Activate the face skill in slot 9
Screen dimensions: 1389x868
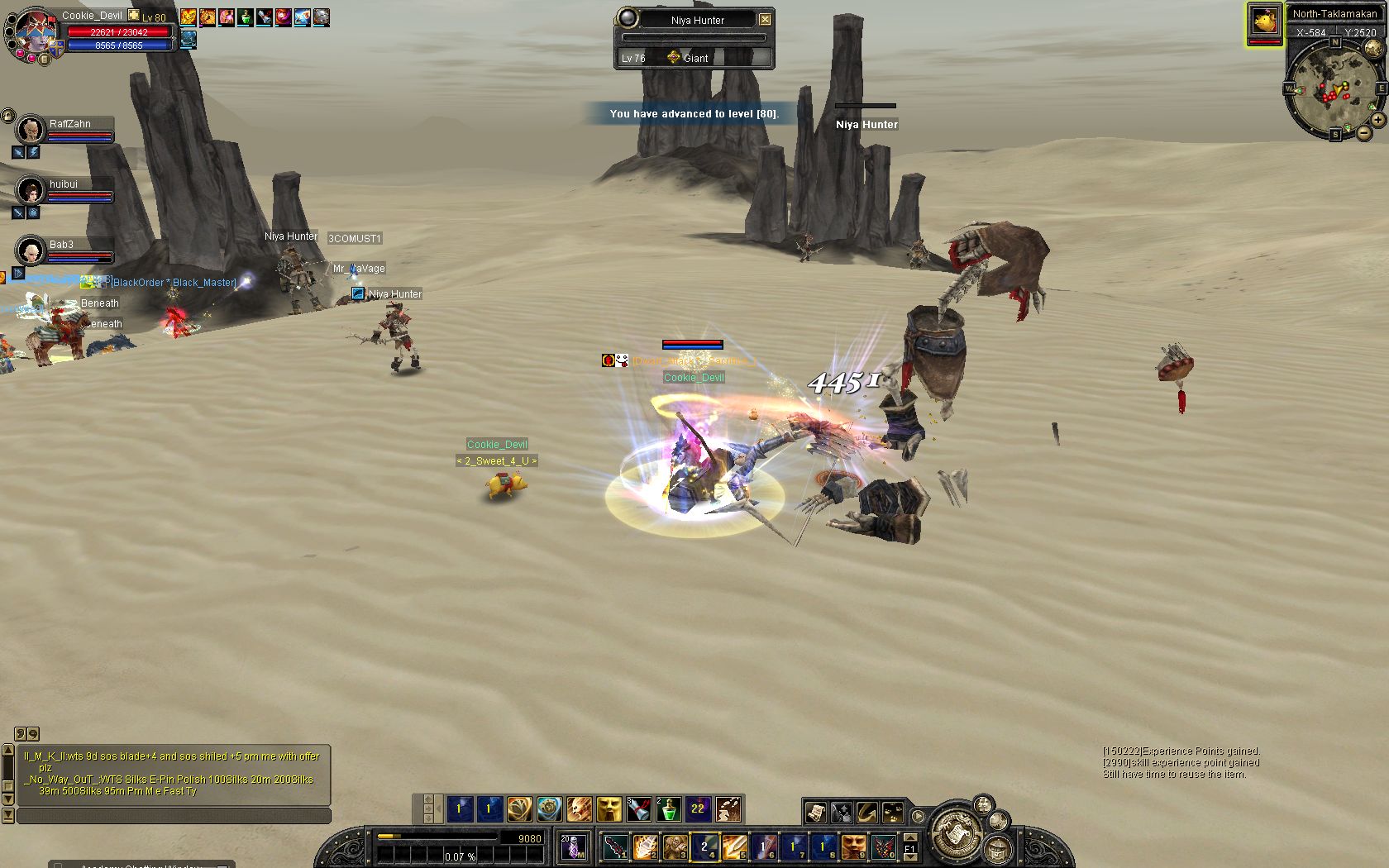click(x=853, y=847)
